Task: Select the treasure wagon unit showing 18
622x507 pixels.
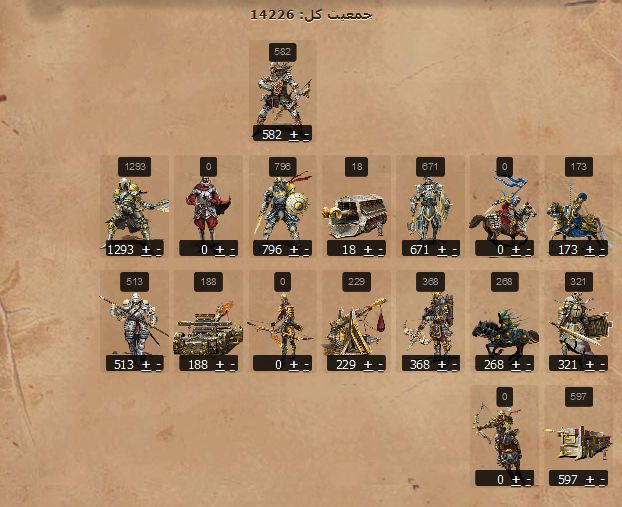Action: coord(355,210)
